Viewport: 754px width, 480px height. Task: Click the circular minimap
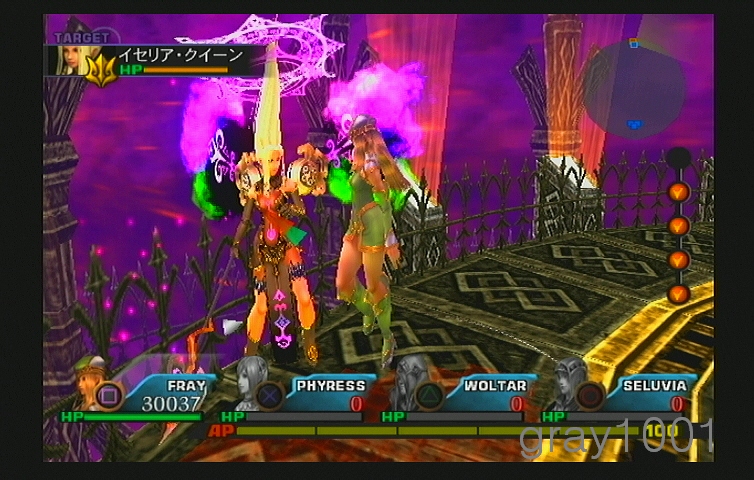click(x=634, y=89)
